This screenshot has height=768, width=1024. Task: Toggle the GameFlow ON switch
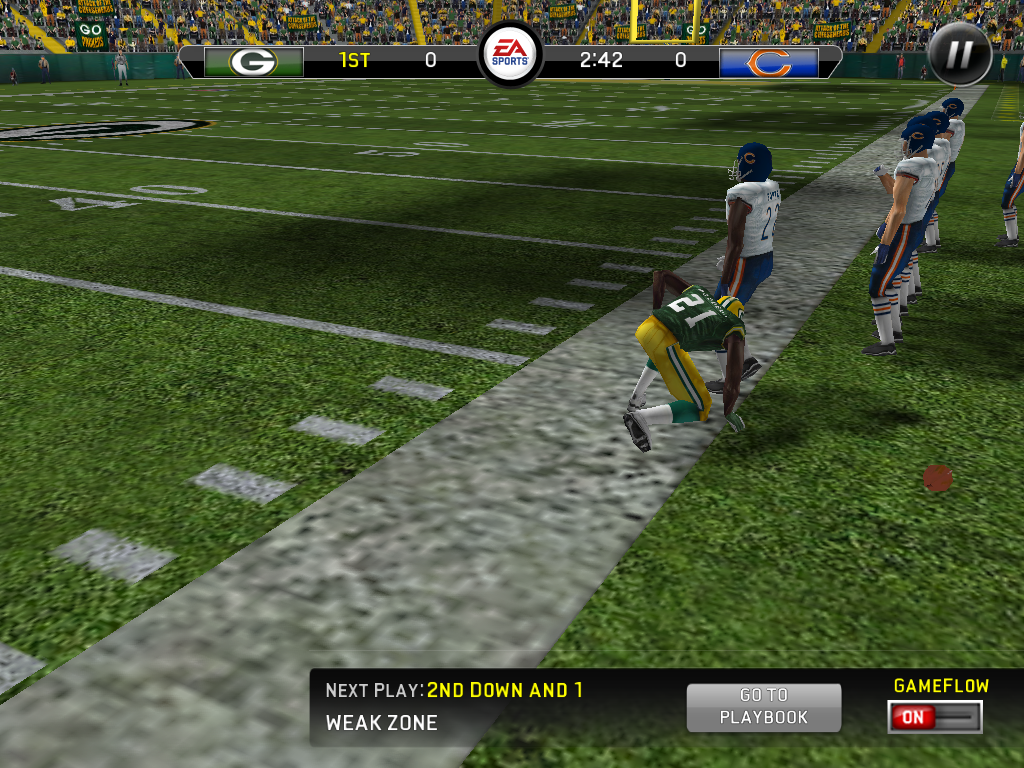click(934, 717)
